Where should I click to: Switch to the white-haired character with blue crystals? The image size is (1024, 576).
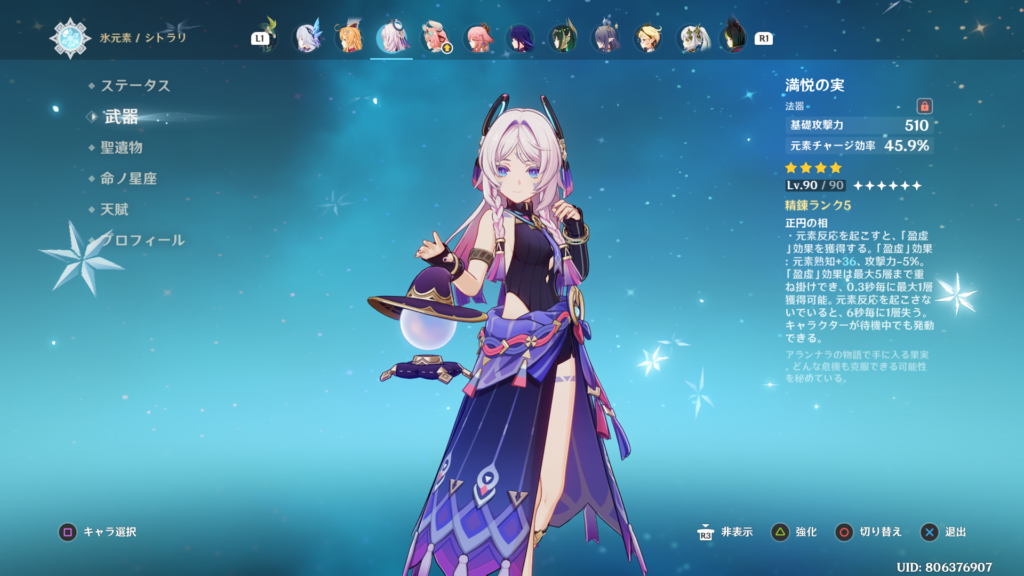(306, 38)
